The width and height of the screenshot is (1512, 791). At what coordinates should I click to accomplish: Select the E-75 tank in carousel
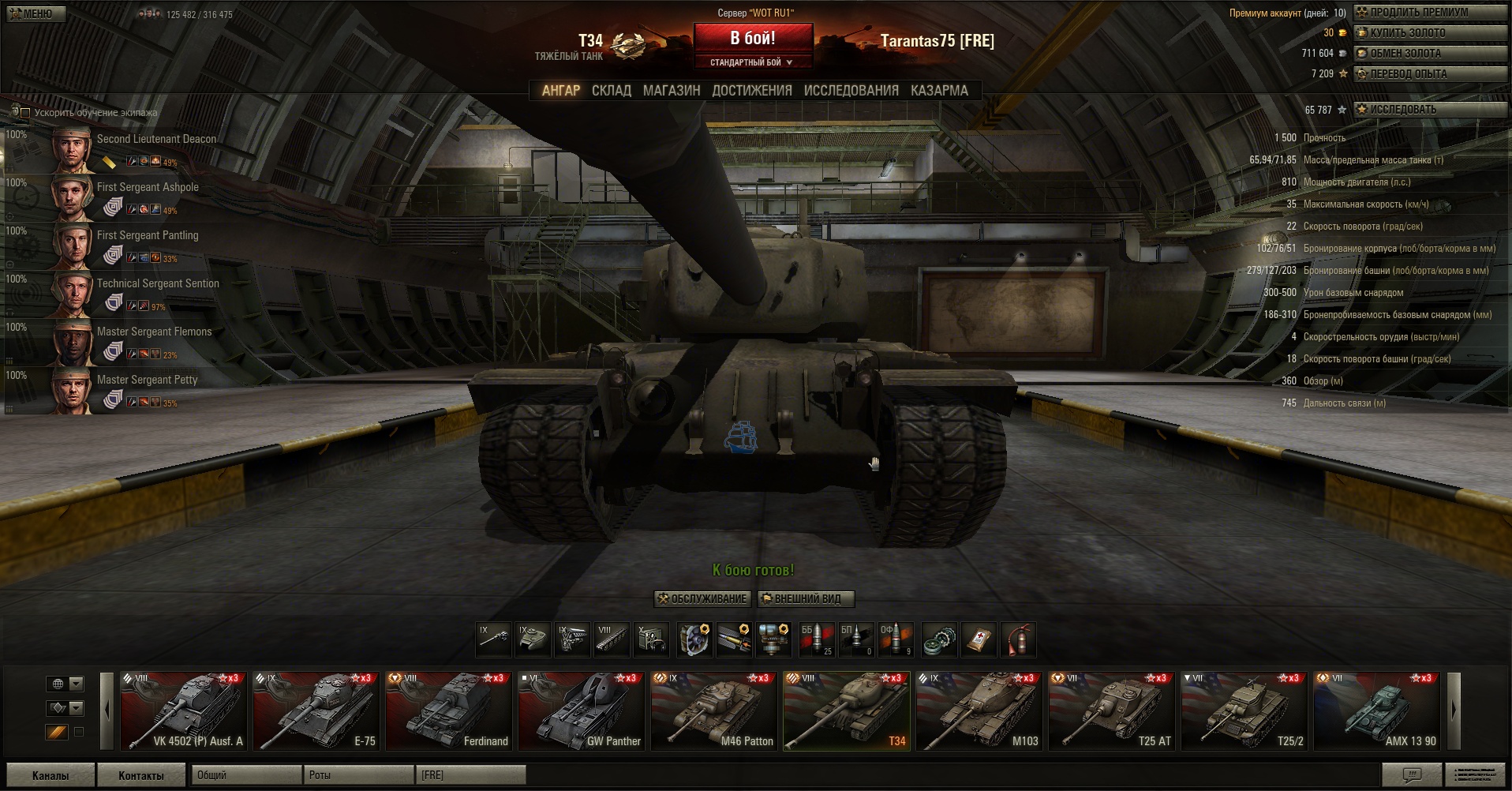tap(316, 710)
